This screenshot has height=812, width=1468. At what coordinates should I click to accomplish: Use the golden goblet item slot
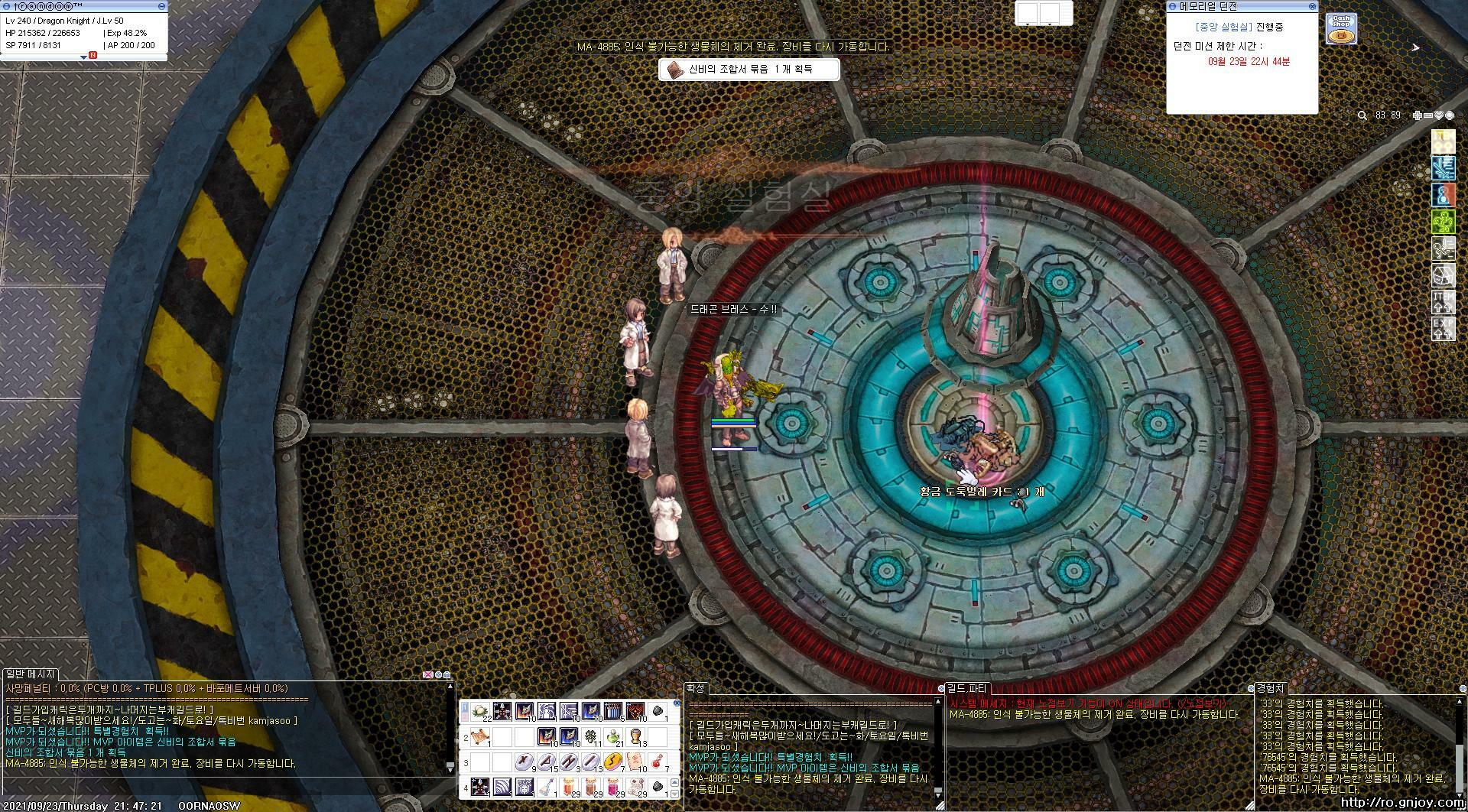tap(635, 737)
